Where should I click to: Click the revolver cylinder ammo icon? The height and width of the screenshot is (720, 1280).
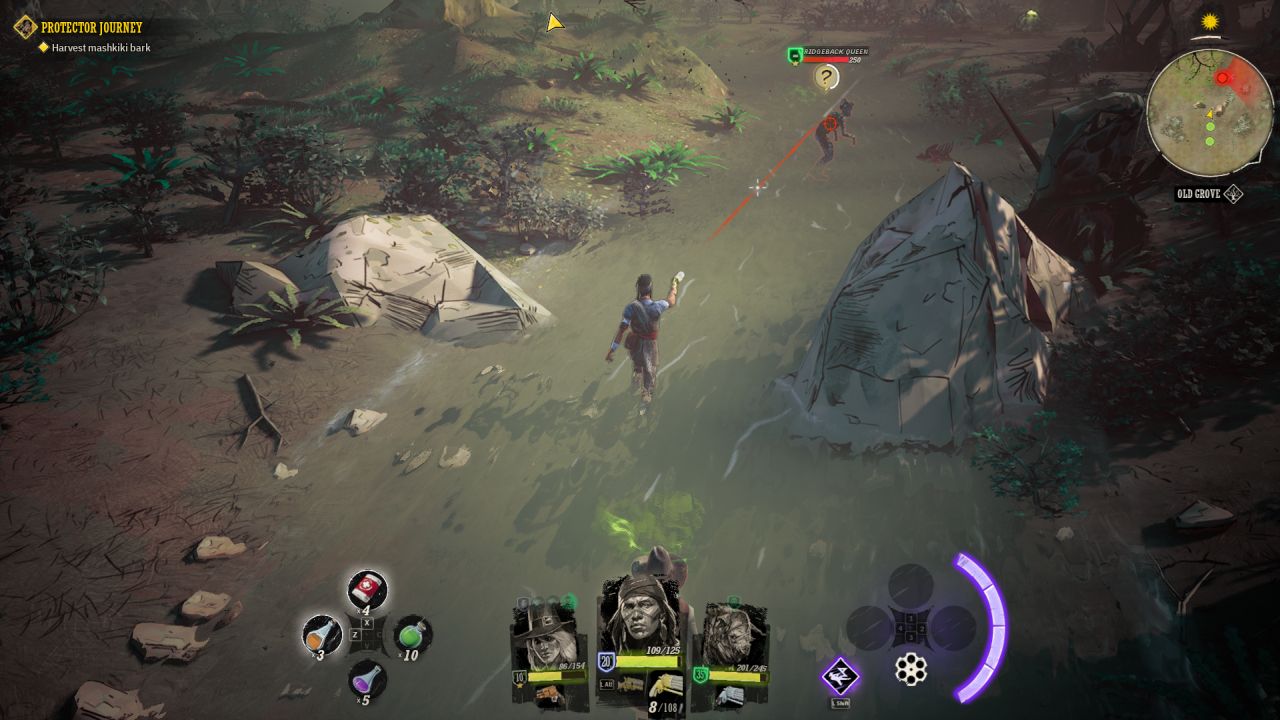(x=910, y=669)
